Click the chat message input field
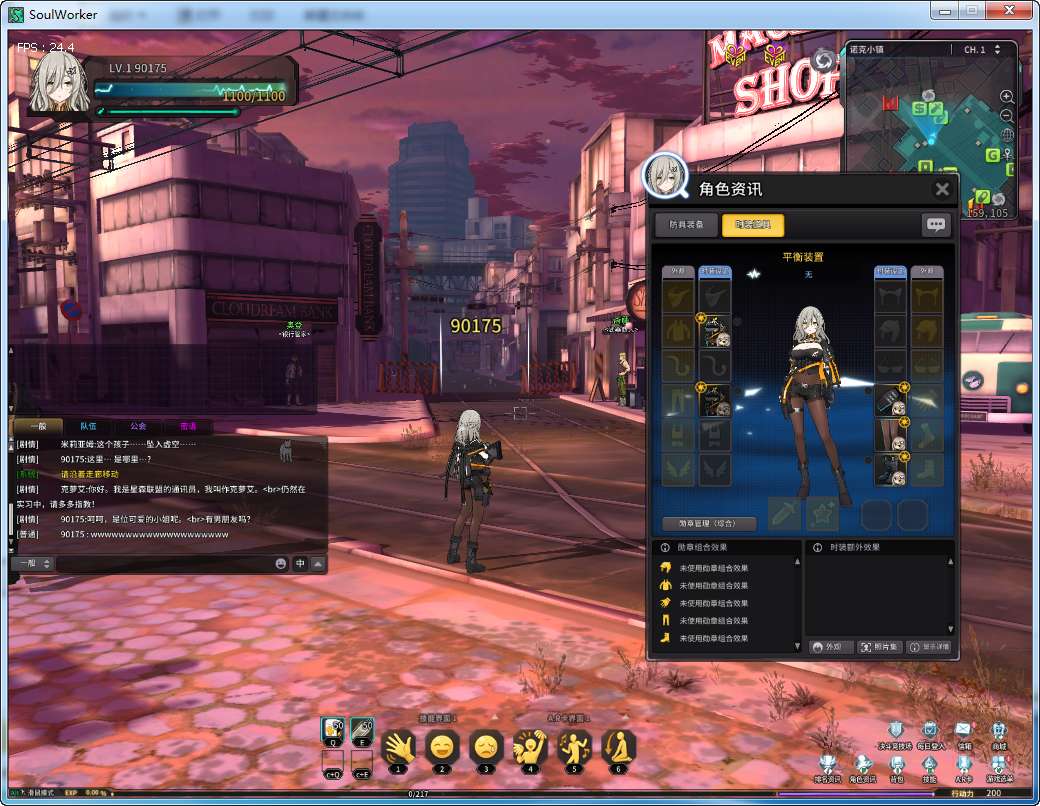Screen dimensions: 1040x806 [x=165, y=564]
